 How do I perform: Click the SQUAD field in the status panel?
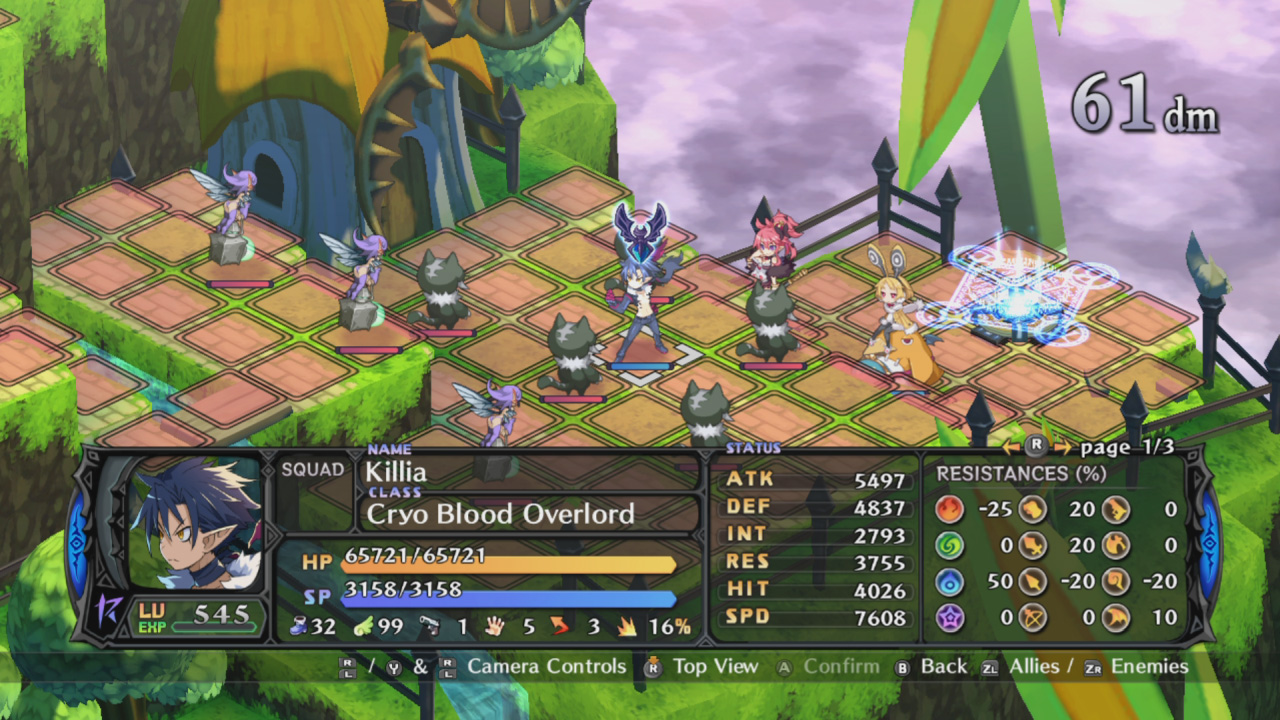[312, 470]
